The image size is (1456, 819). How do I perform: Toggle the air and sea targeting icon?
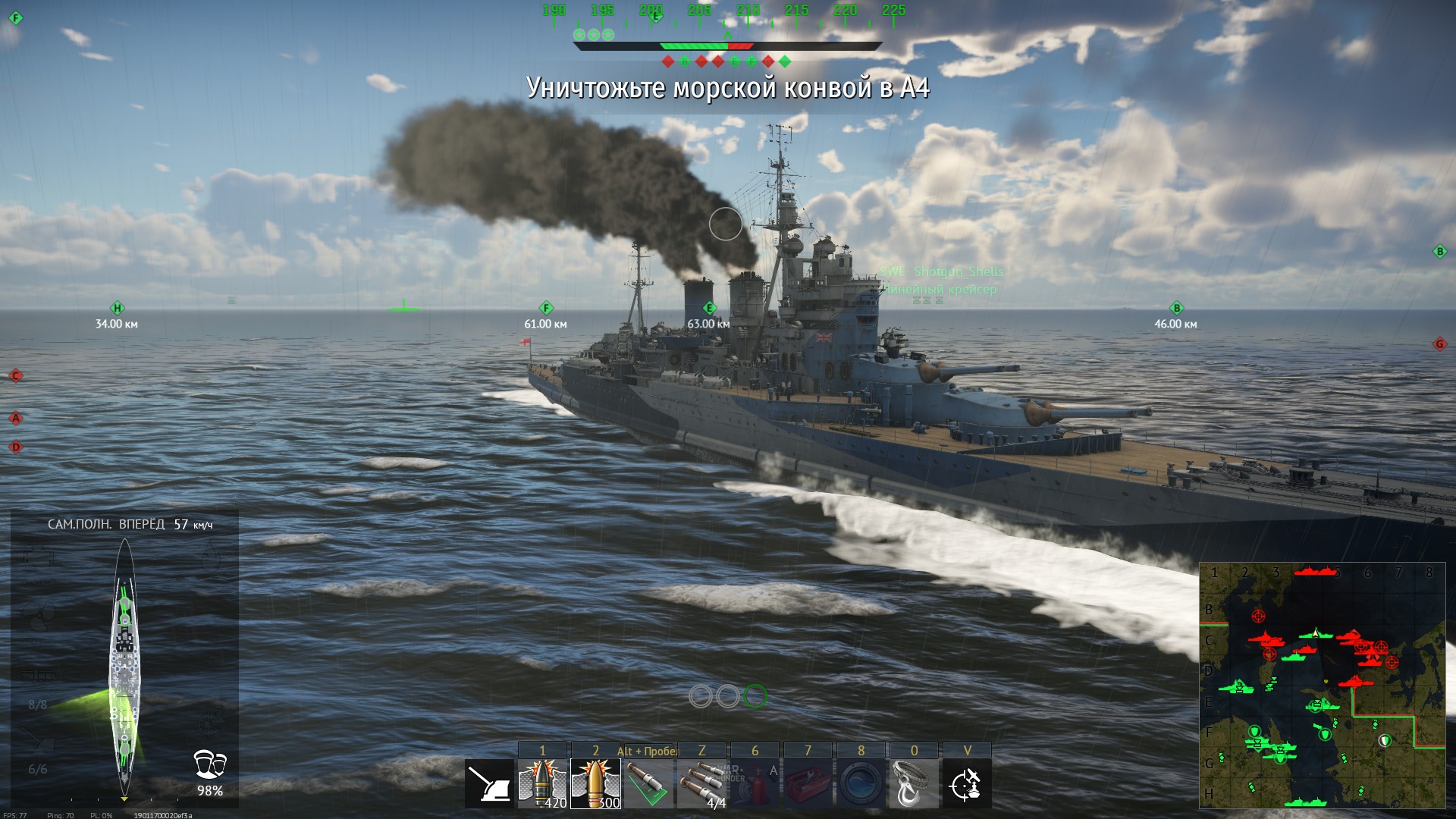click(967, 783)
